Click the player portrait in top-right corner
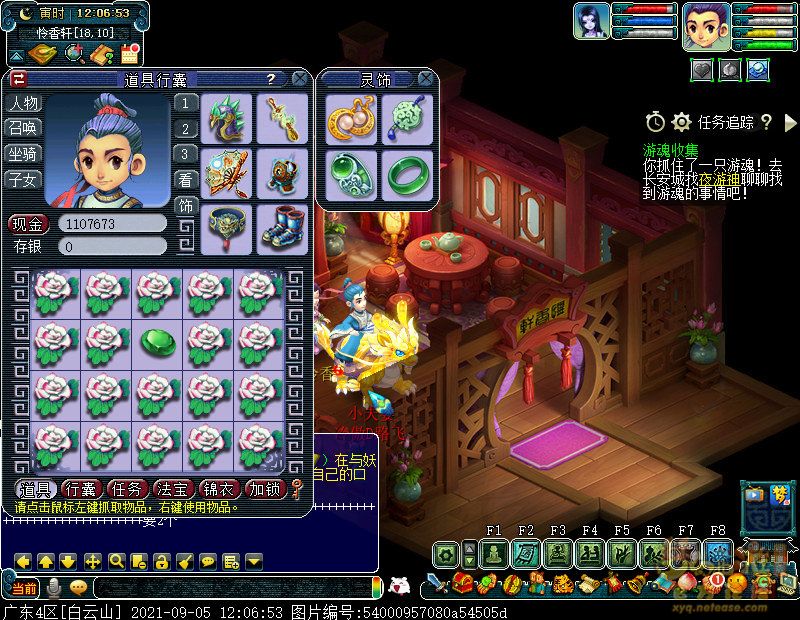This screenshot has width=800, height=620. 706,25
